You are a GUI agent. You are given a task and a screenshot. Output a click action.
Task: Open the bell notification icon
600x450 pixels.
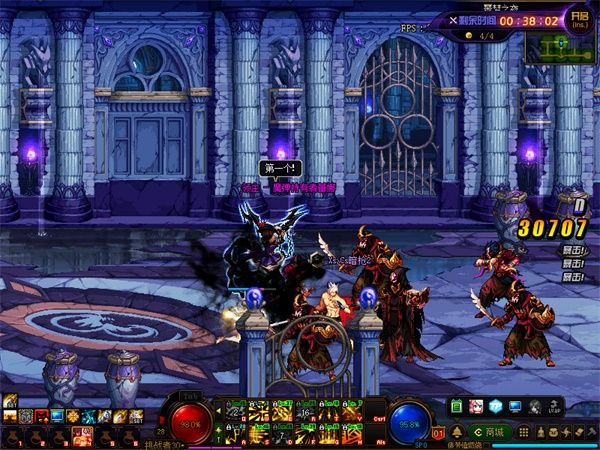457,431
